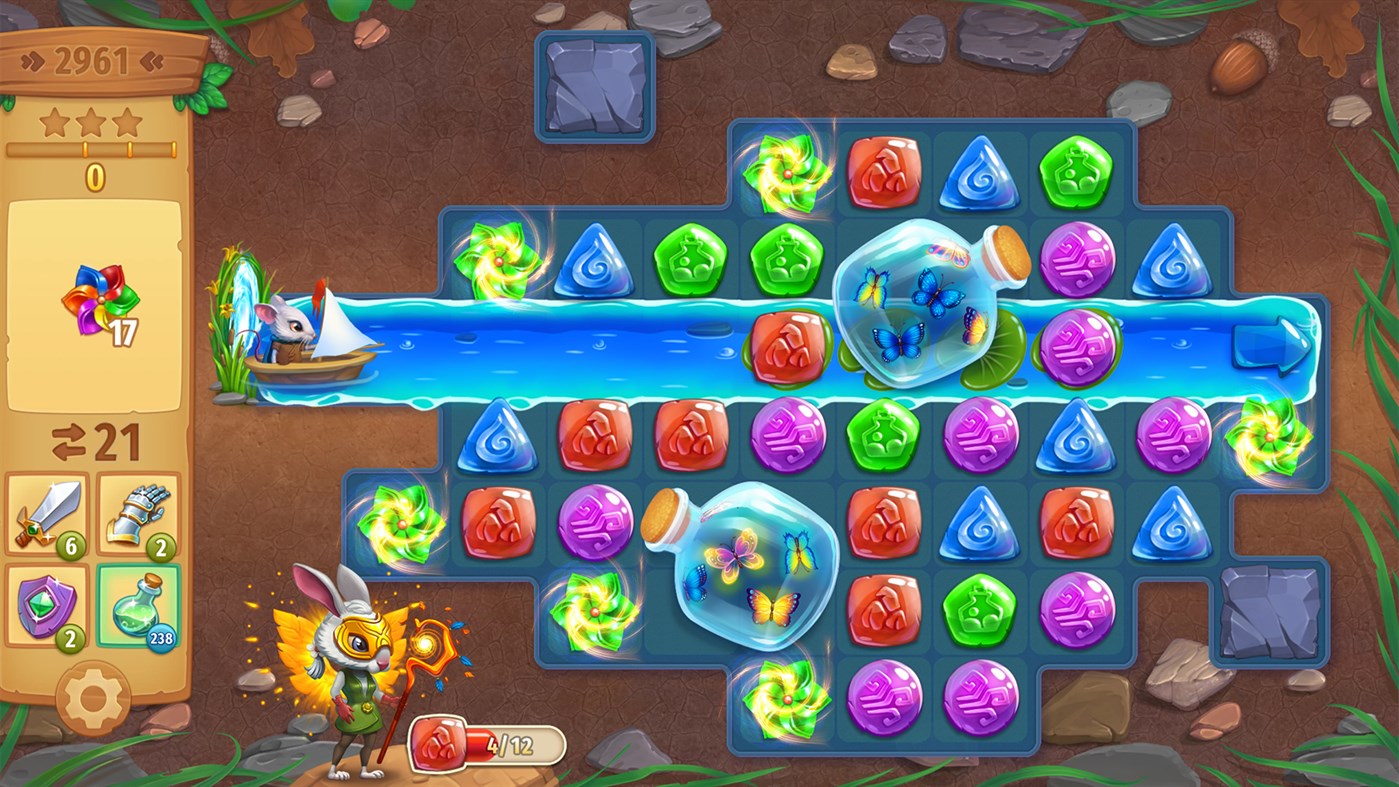1399x787 pixels.
Task: Select the stone block at the top of the board
Action: pos(592,85)
